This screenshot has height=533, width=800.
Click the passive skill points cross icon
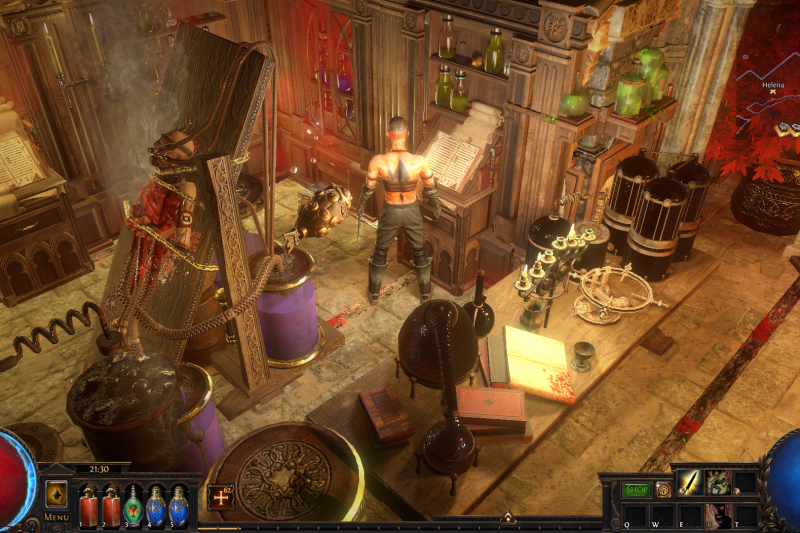click(x=221, y=497)
